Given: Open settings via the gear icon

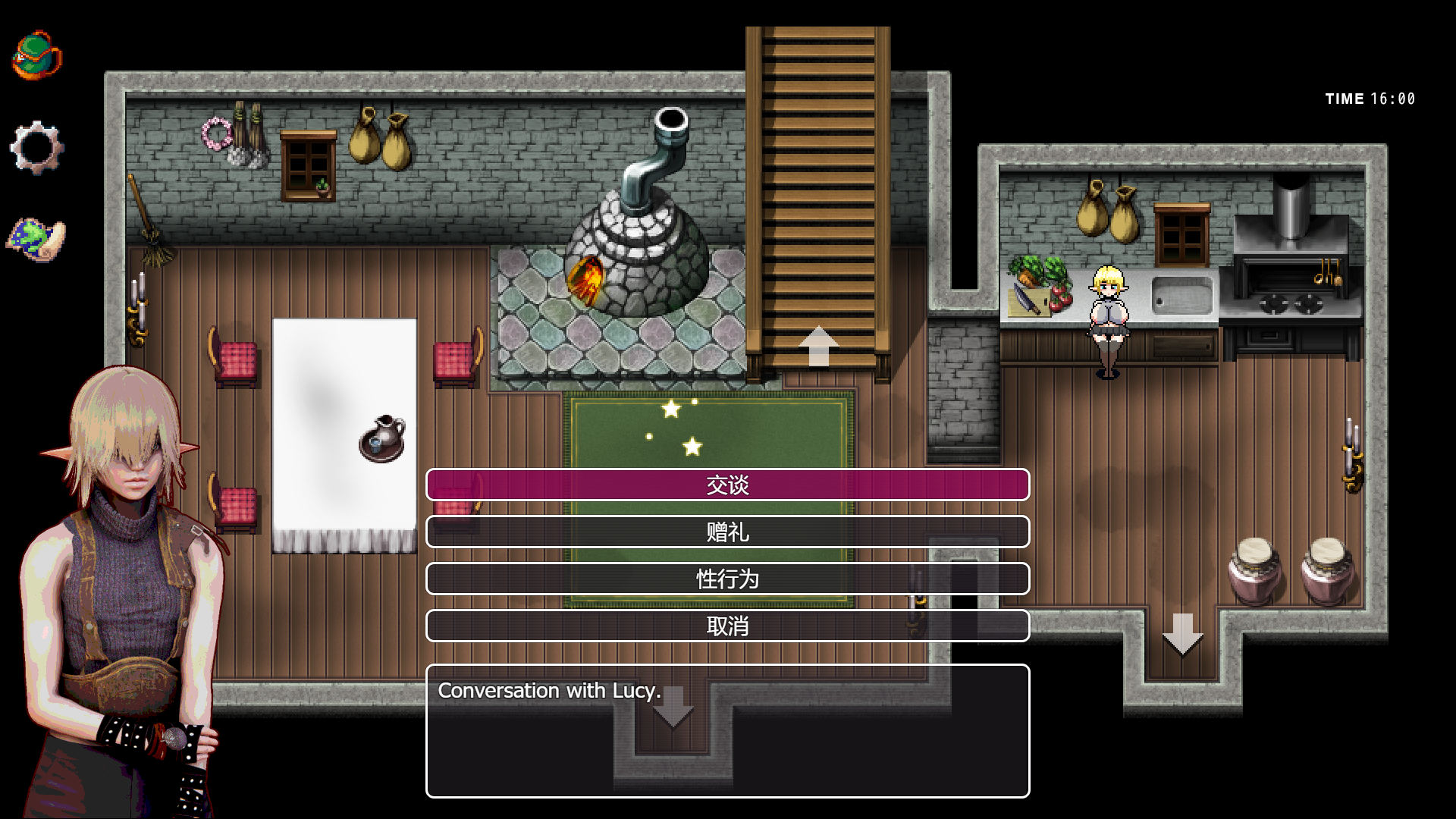Looking at the screenshot, I should 36,147.
